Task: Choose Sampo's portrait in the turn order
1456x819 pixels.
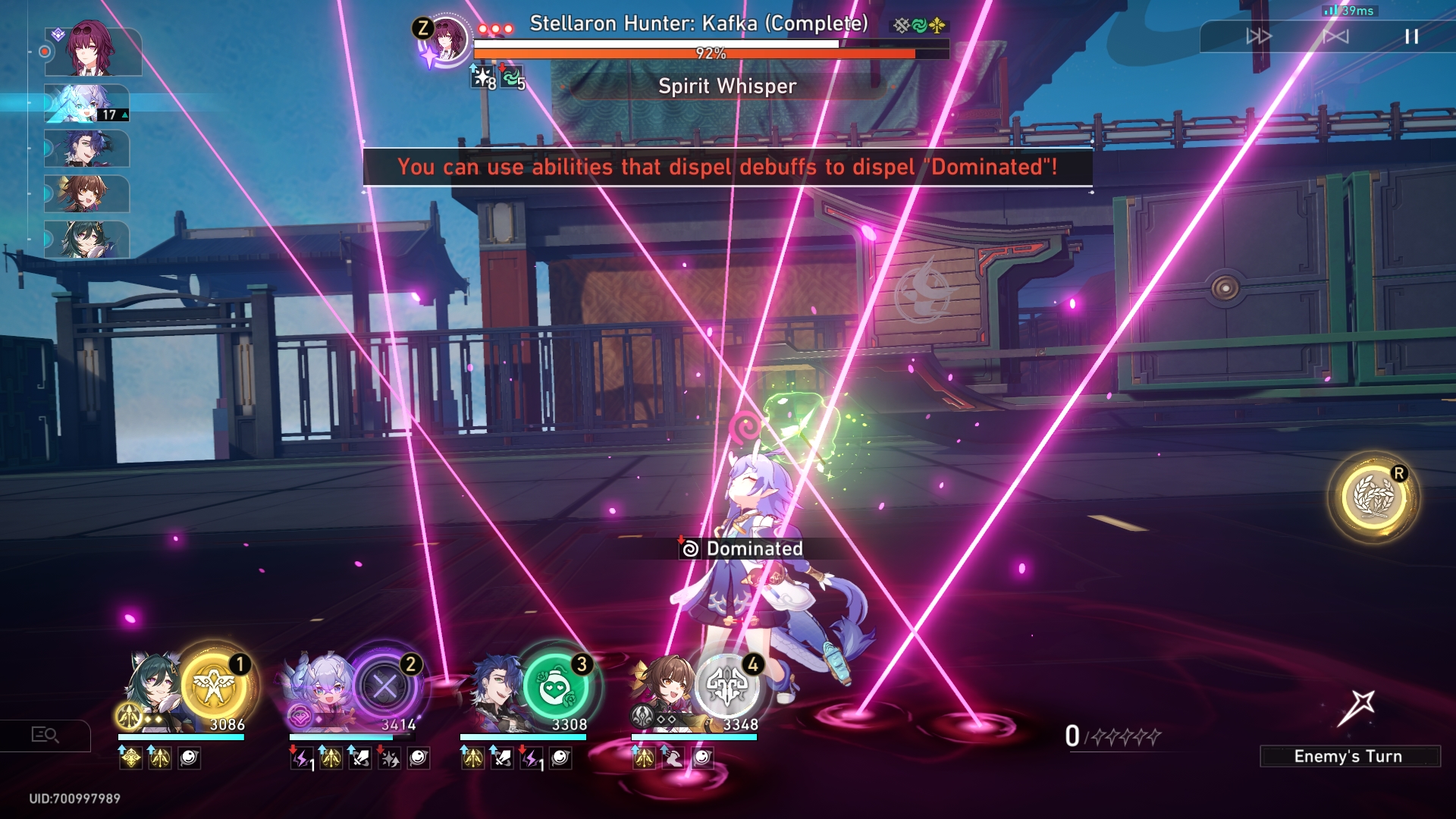Action: point(86,149)
